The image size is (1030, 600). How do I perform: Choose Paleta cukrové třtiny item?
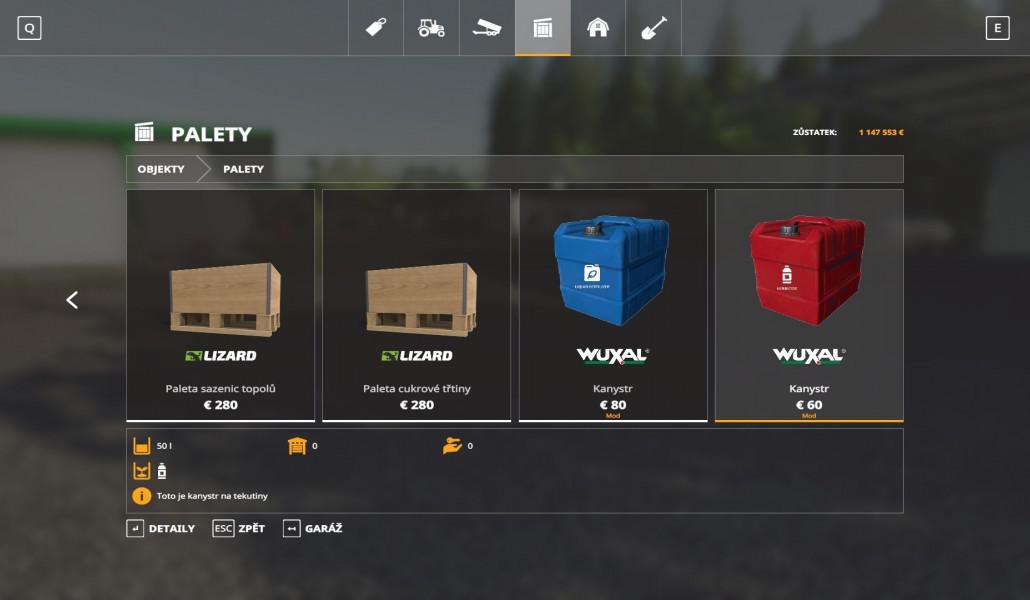(x=416, y=305)
